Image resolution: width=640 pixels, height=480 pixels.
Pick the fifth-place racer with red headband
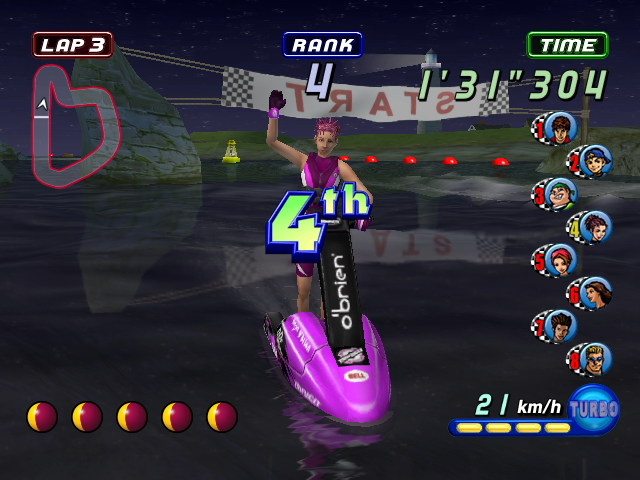(558, 259)
